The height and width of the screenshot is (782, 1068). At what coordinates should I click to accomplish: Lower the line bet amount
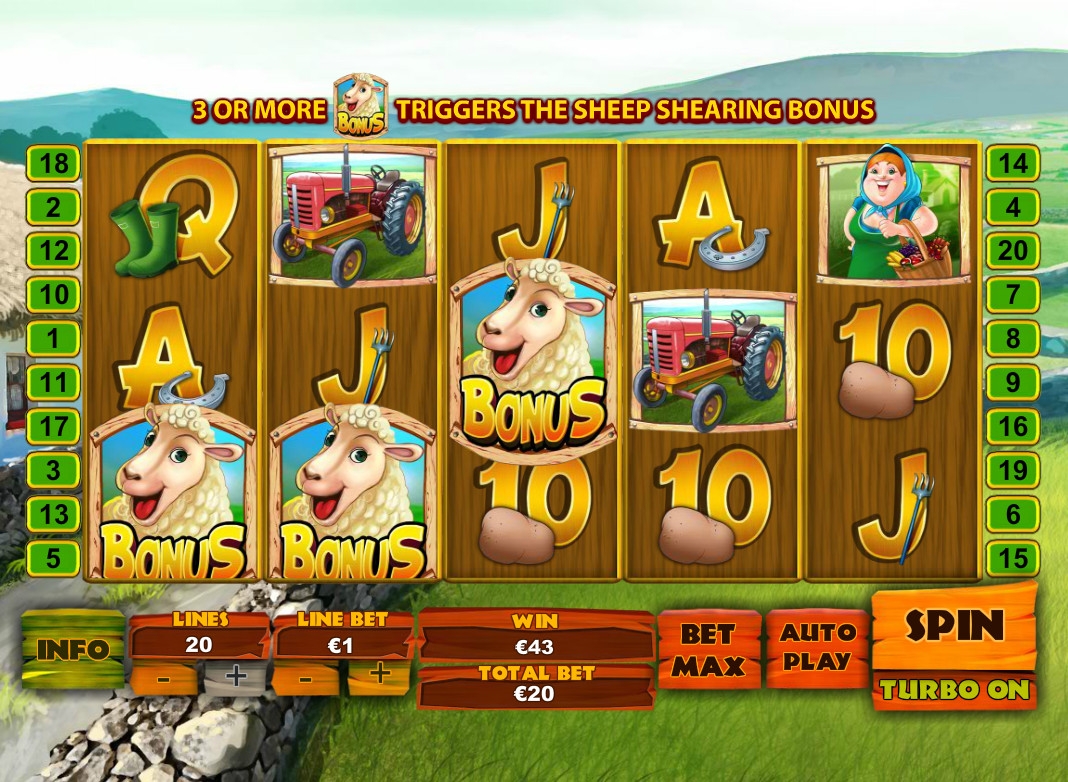306,676
